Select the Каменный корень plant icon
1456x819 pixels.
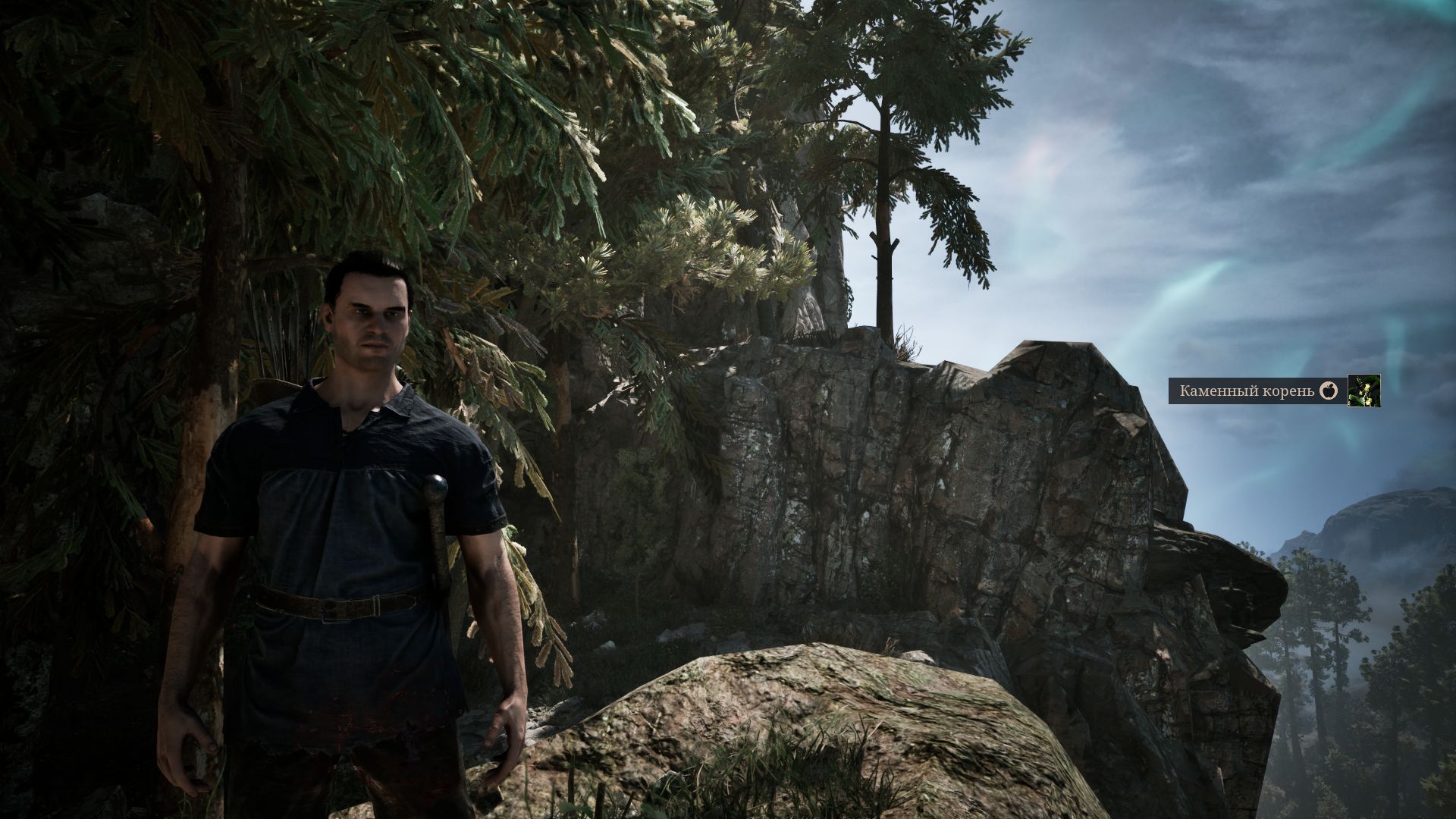point(1363,391)
